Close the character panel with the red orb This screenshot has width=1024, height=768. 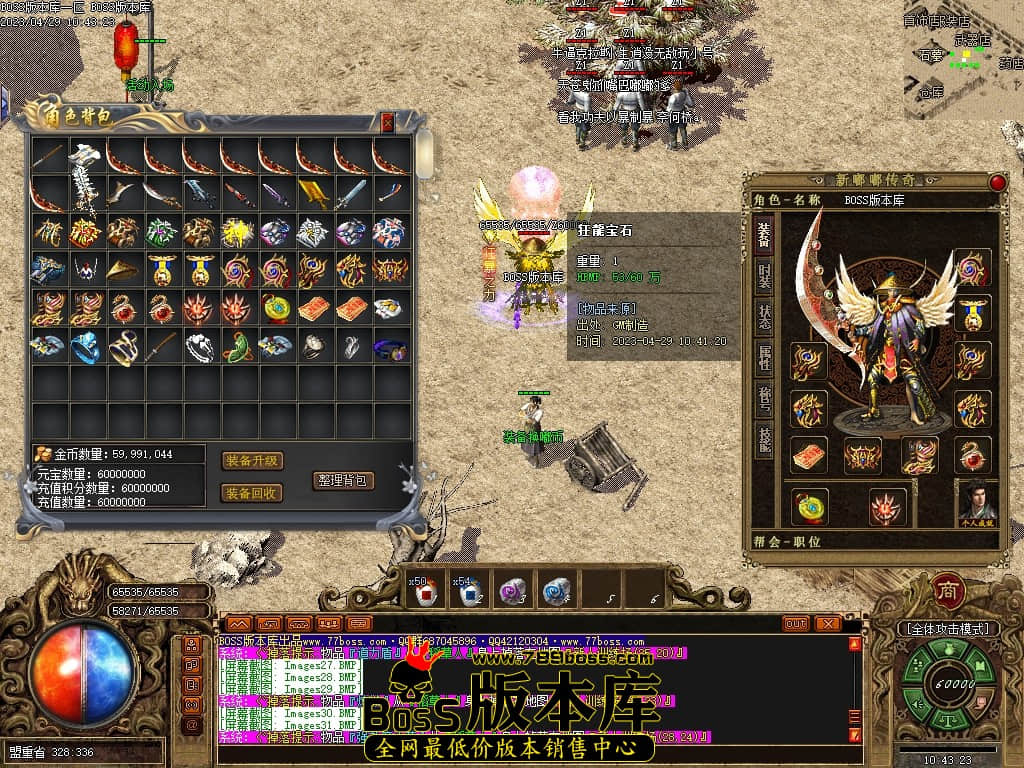(997, 182)
